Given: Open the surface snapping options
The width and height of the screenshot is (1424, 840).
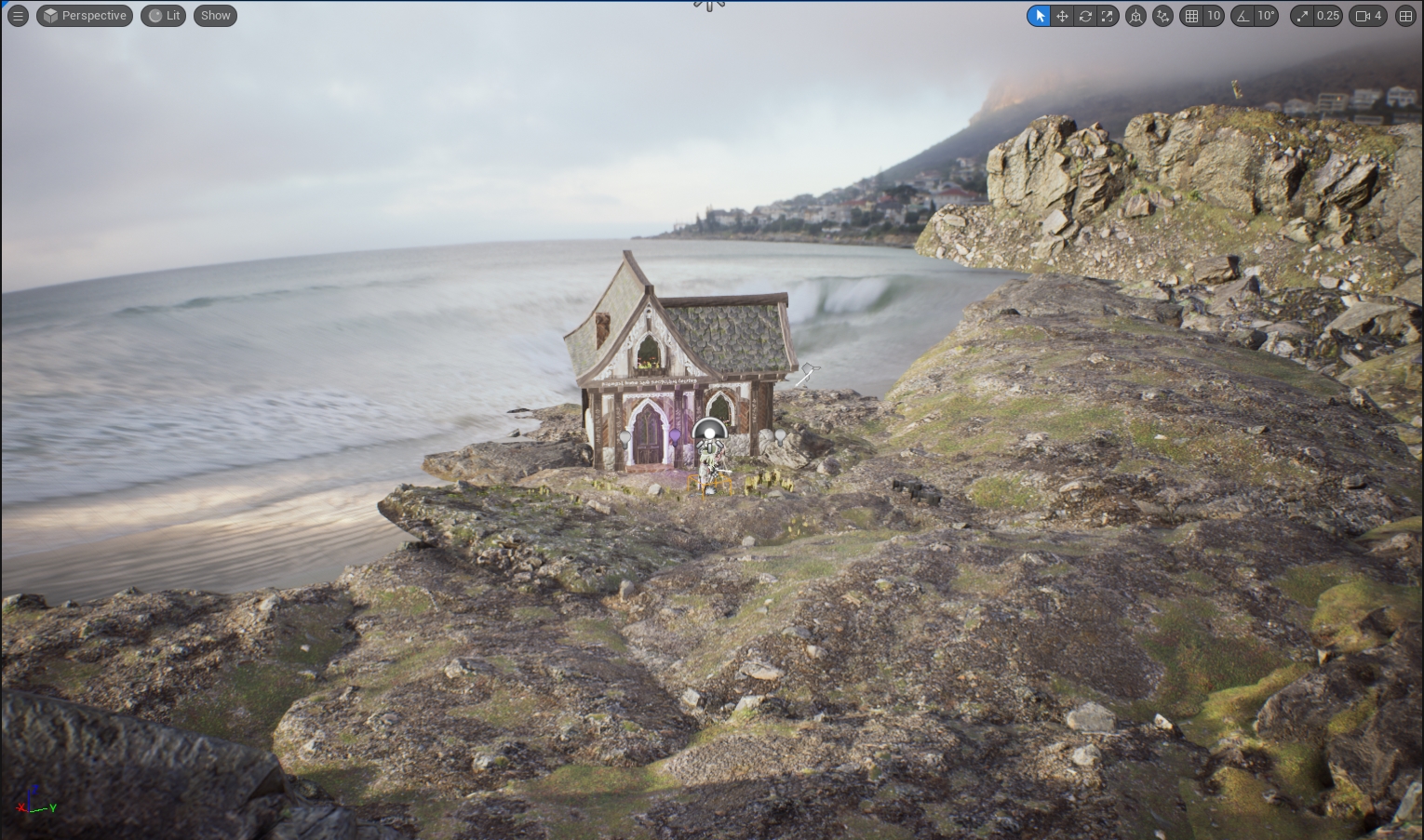Looking at the screenshot, I should point(1162,16).
